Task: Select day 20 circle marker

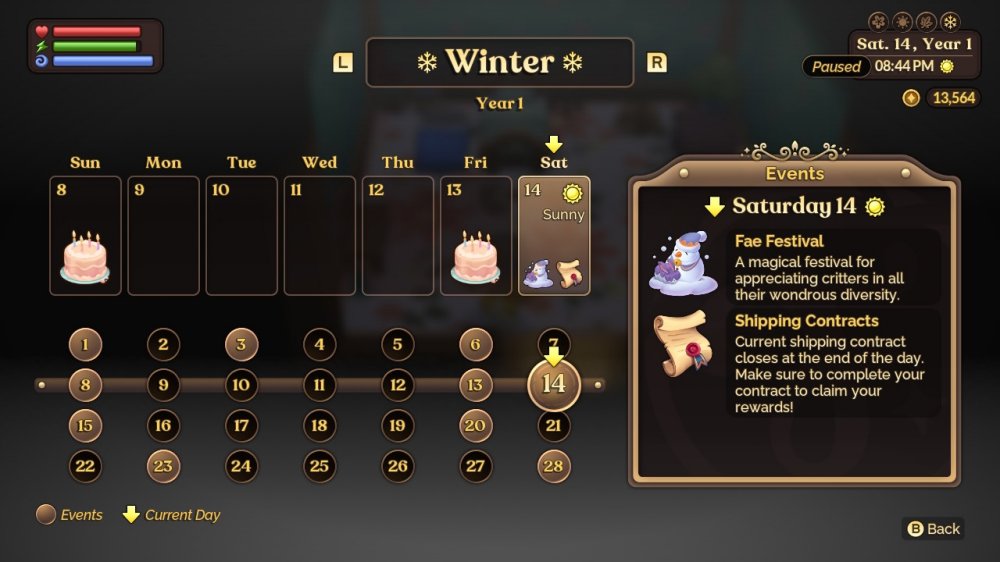Action: [x=475, y=426]
